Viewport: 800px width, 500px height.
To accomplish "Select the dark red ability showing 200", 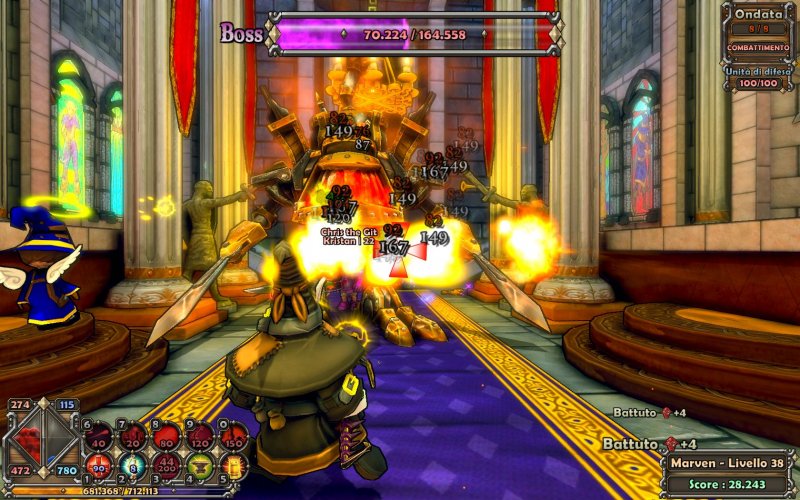I will click(x=167, y=466).
